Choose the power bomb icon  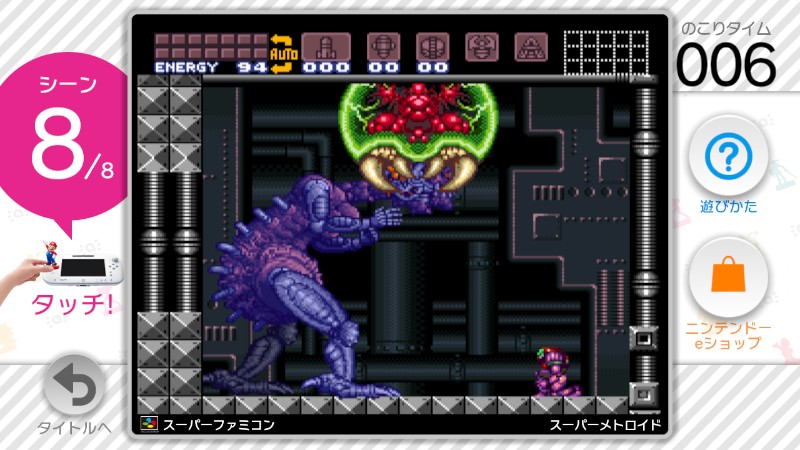(432, 45)
